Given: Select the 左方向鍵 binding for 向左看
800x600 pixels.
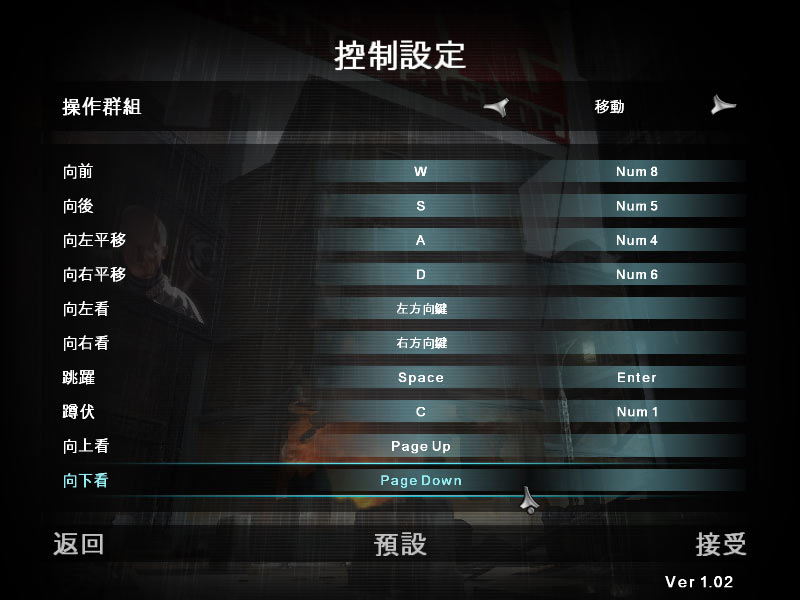Looking at the screenshot, I should coord(421,309).
